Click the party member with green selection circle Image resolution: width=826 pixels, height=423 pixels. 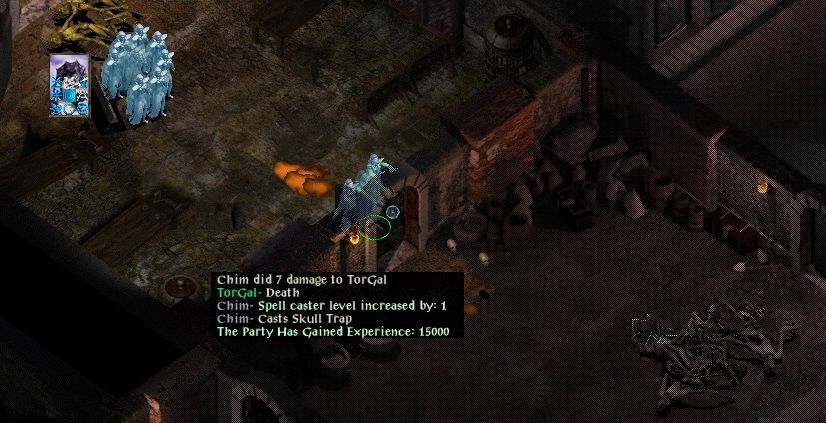tap(367, 198)
